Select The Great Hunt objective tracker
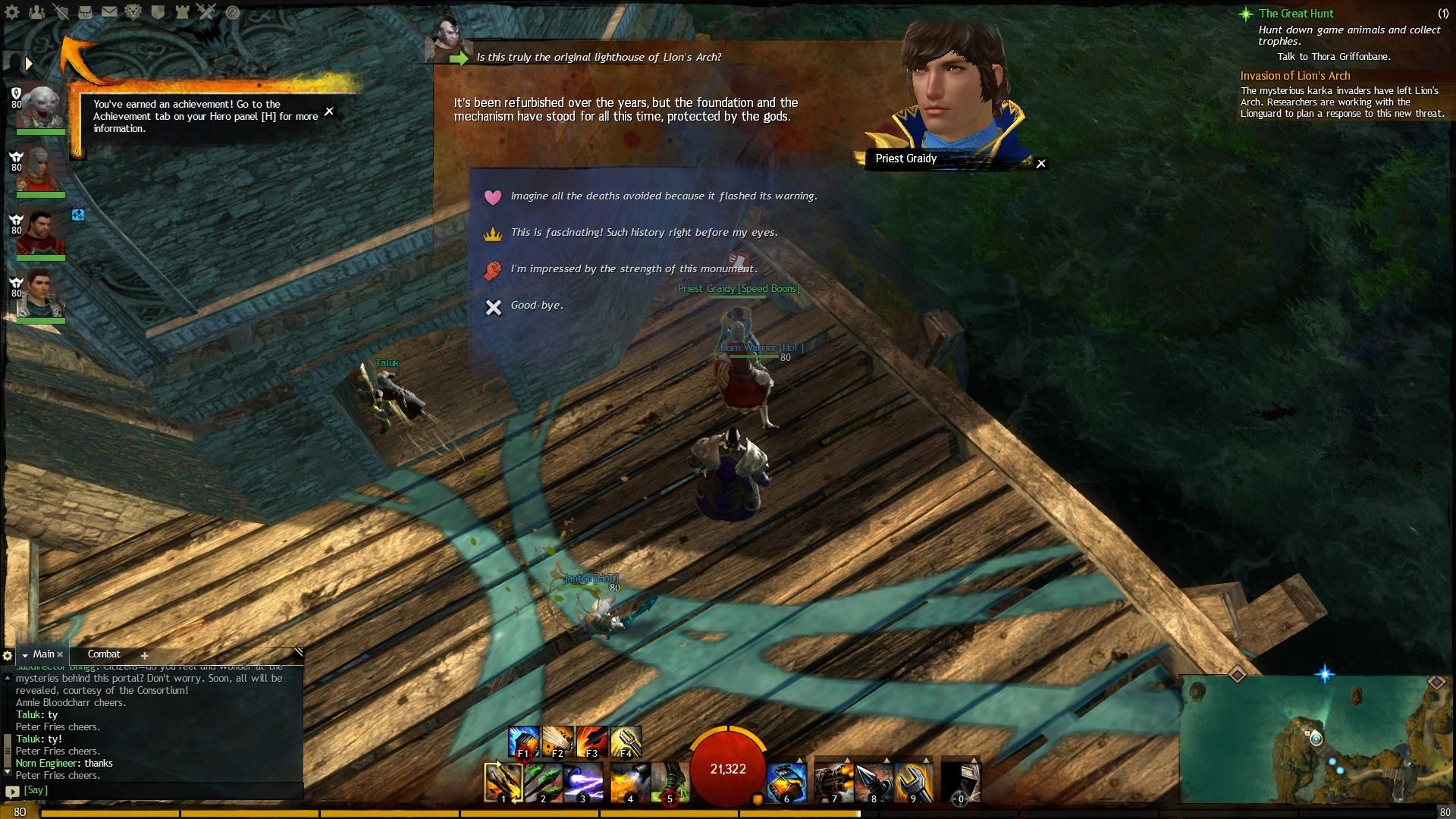The width and height of the screenshot is (1456, 819). coord(1295,14)
